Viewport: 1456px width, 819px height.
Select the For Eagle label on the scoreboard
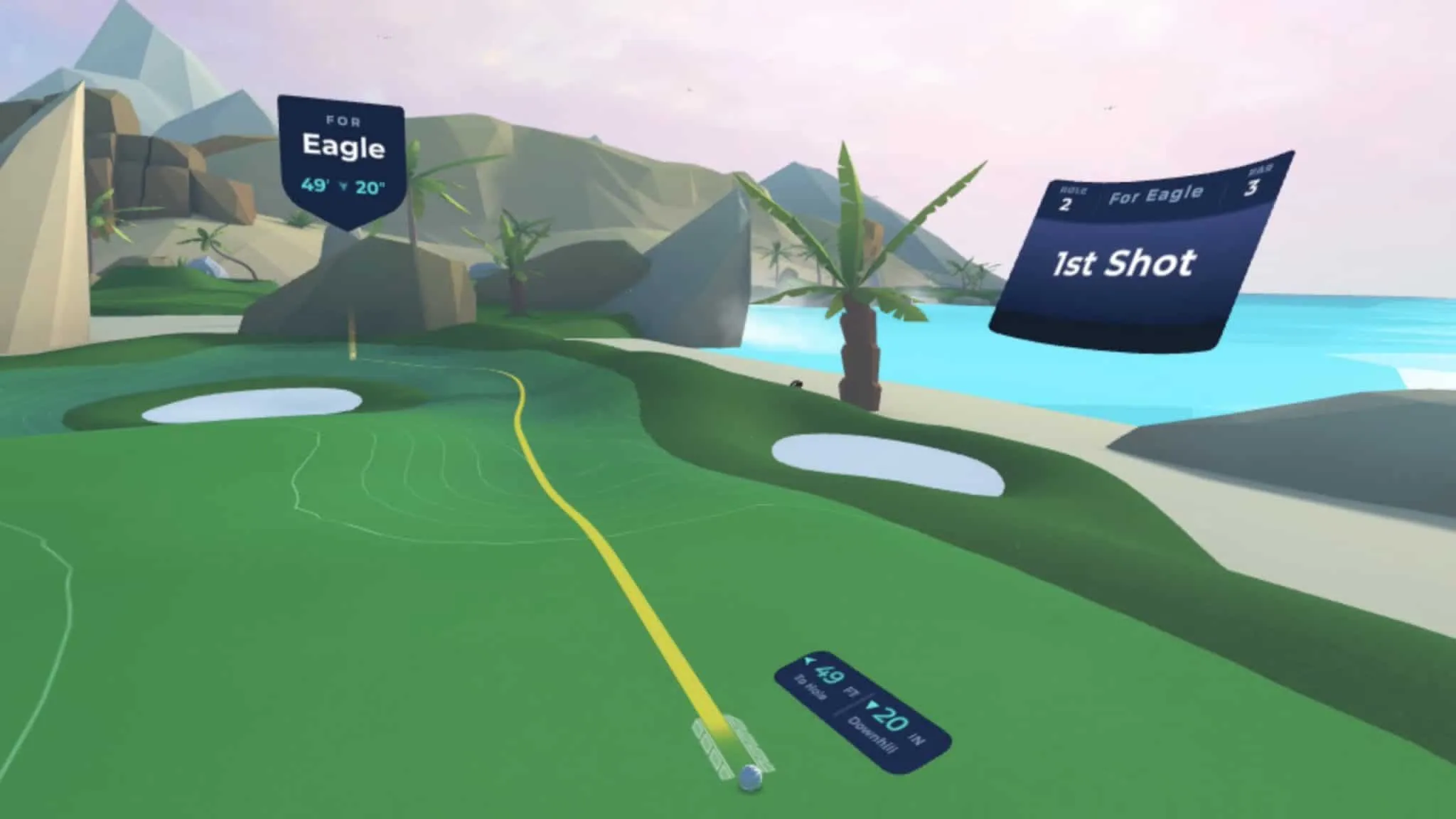(1155, 196)
